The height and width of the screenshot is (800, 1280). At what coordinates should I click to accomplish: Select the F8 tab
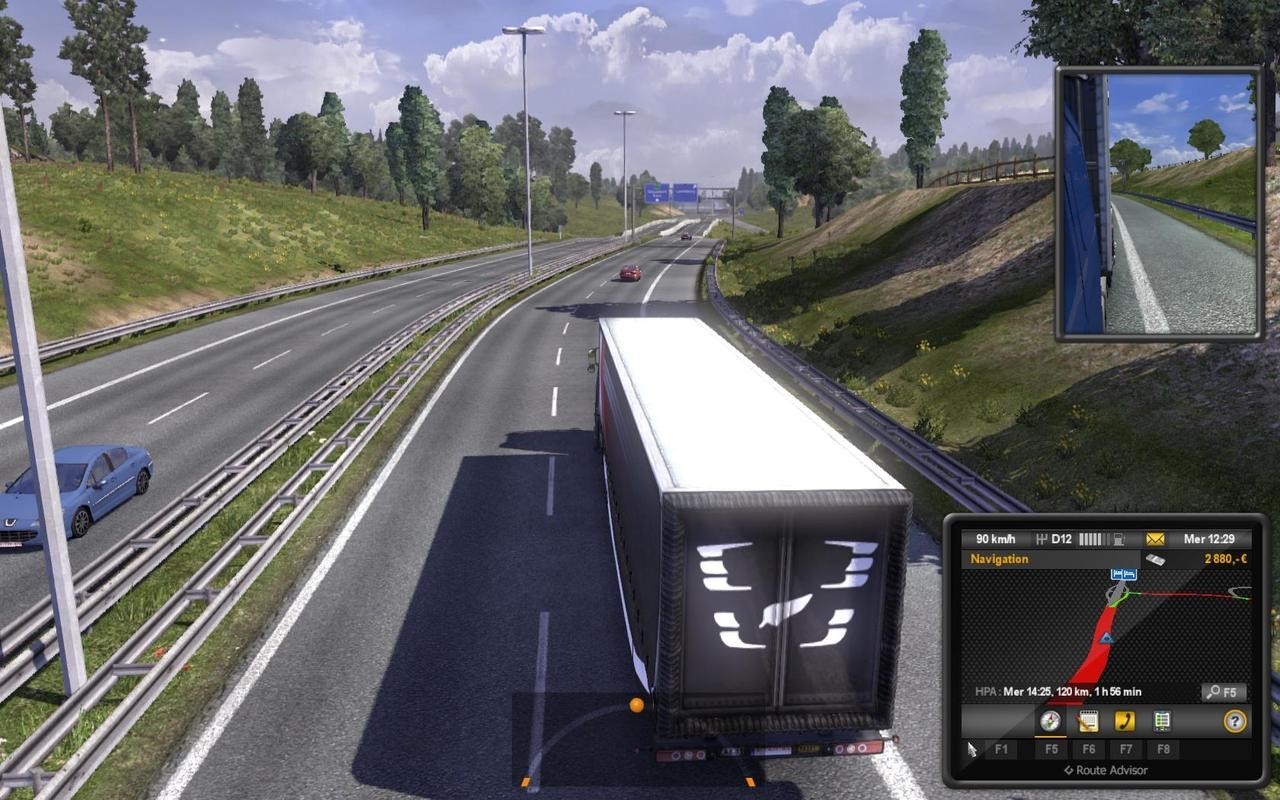point(1163,749)
